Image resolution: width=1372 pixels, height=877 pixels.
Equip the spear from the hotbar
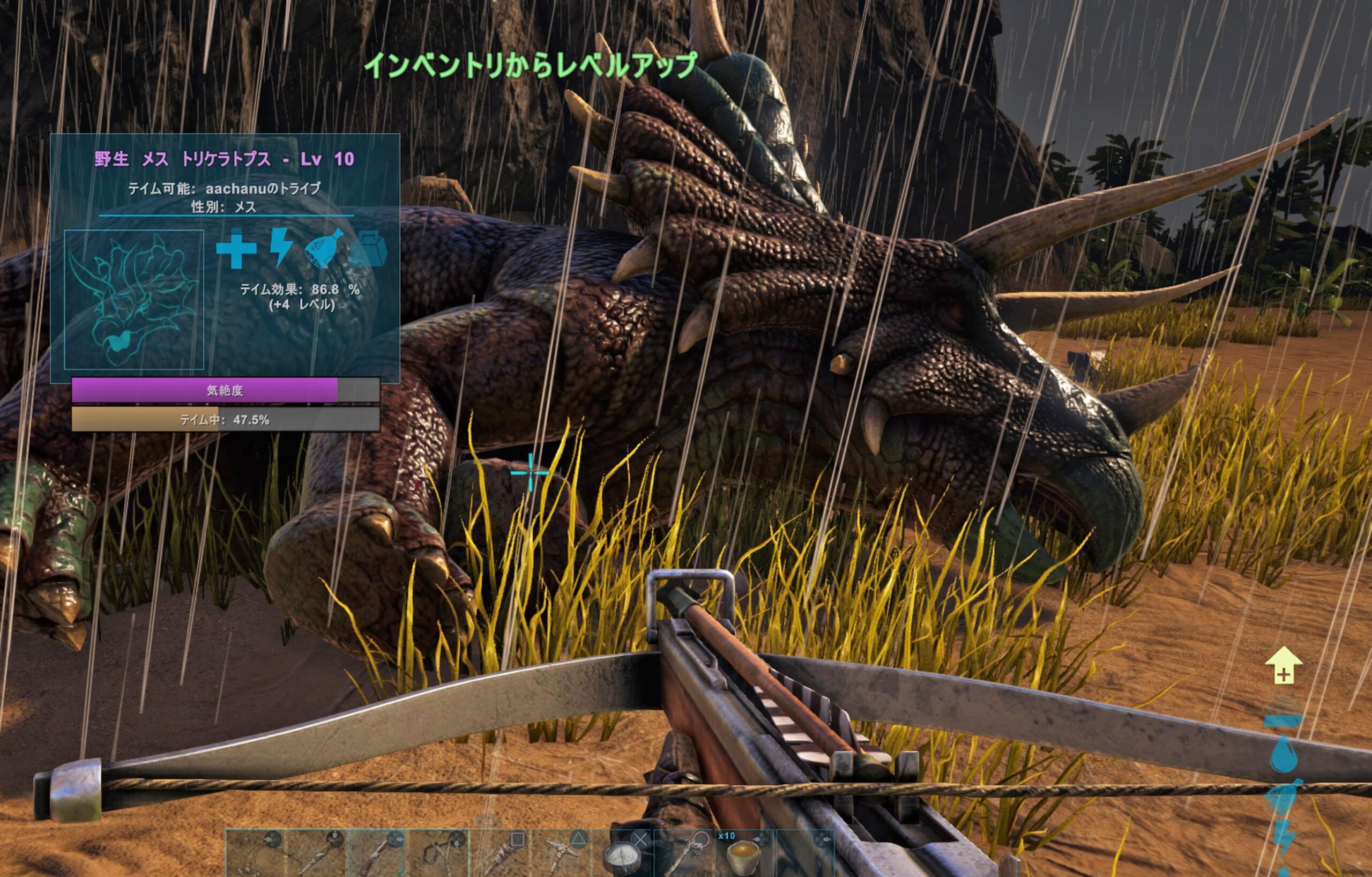pyautogui.click(x=317, y=853)
